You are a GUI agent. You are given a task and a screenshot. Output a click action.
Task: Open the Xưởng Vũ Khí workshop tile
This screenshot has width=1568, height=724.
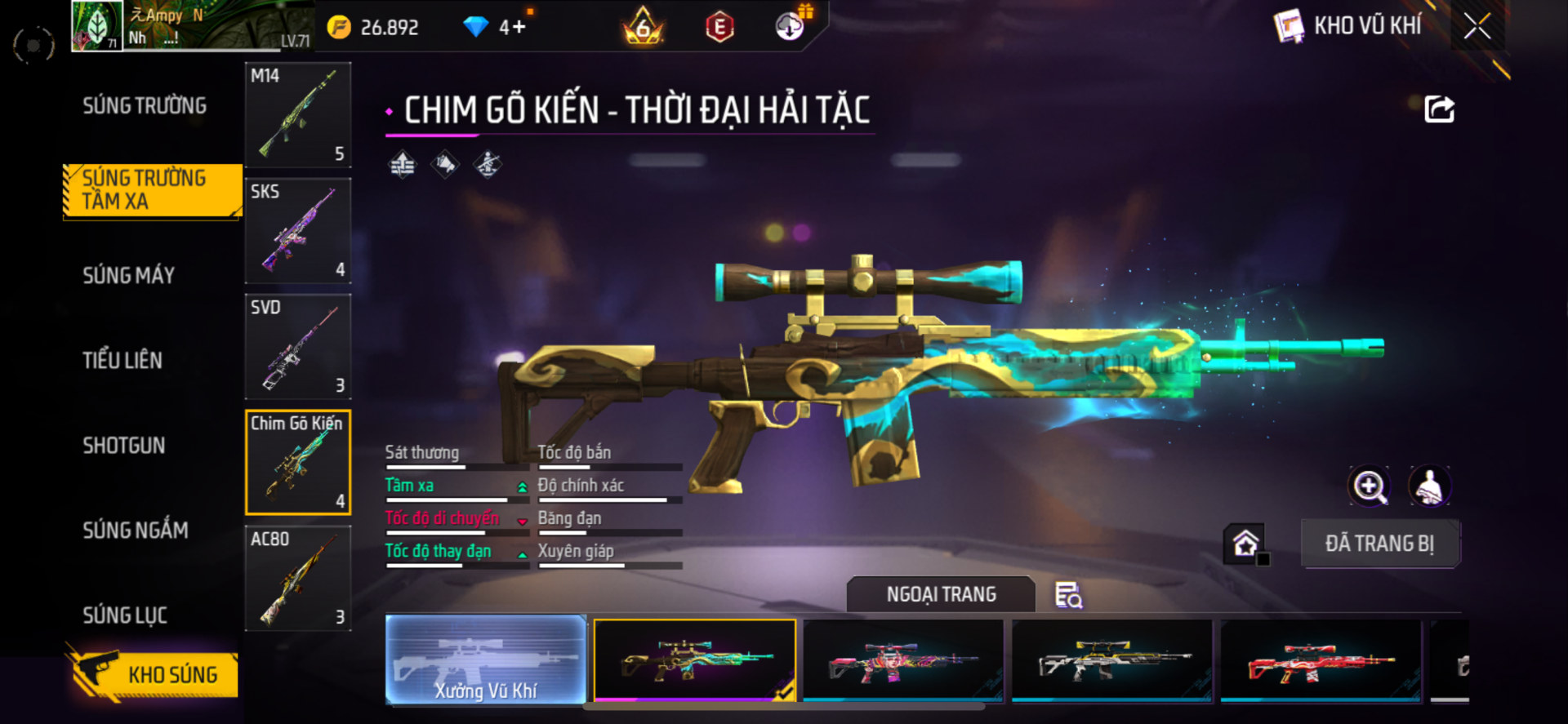coord(486,660)
